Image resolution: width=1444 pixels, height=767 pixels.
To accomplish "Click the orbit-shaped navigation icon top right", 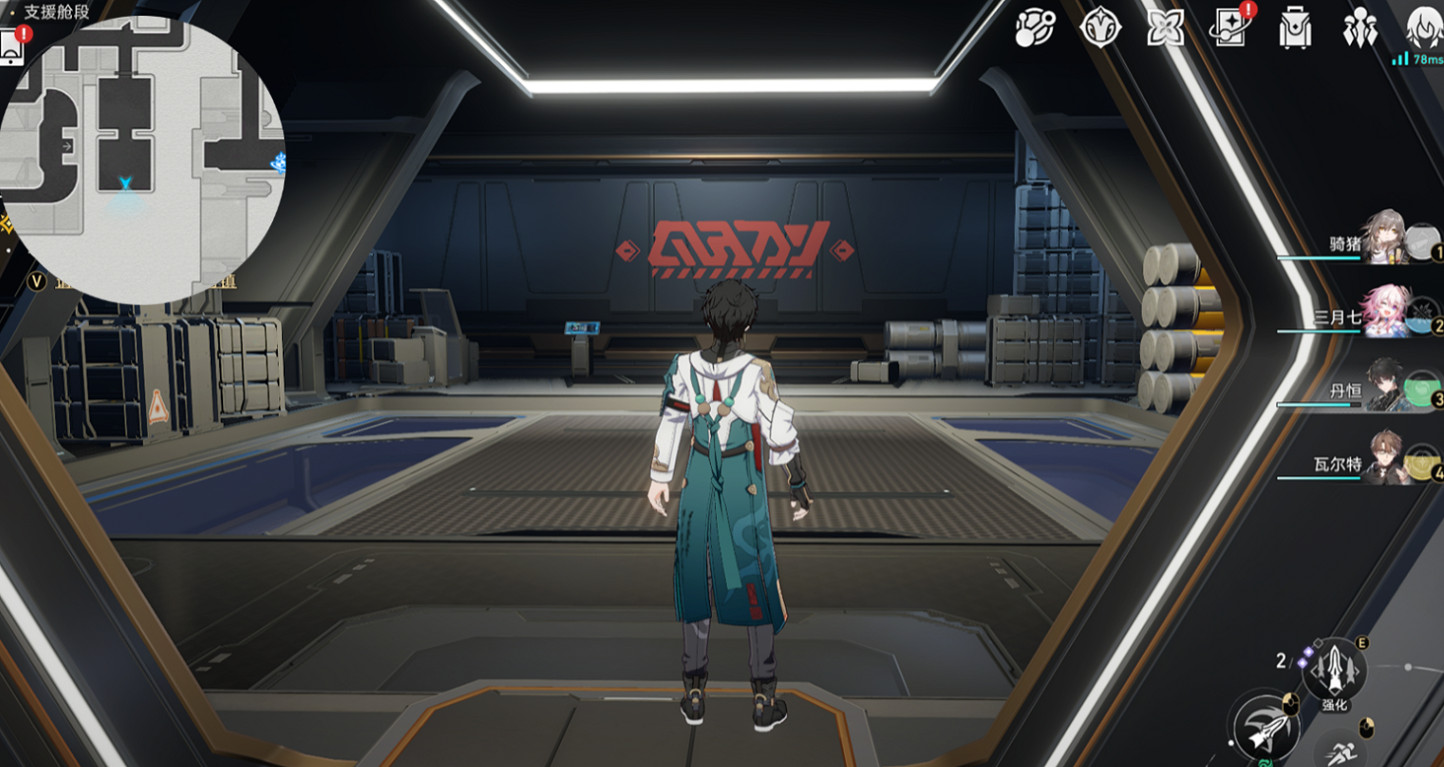I will point(1035,30).
